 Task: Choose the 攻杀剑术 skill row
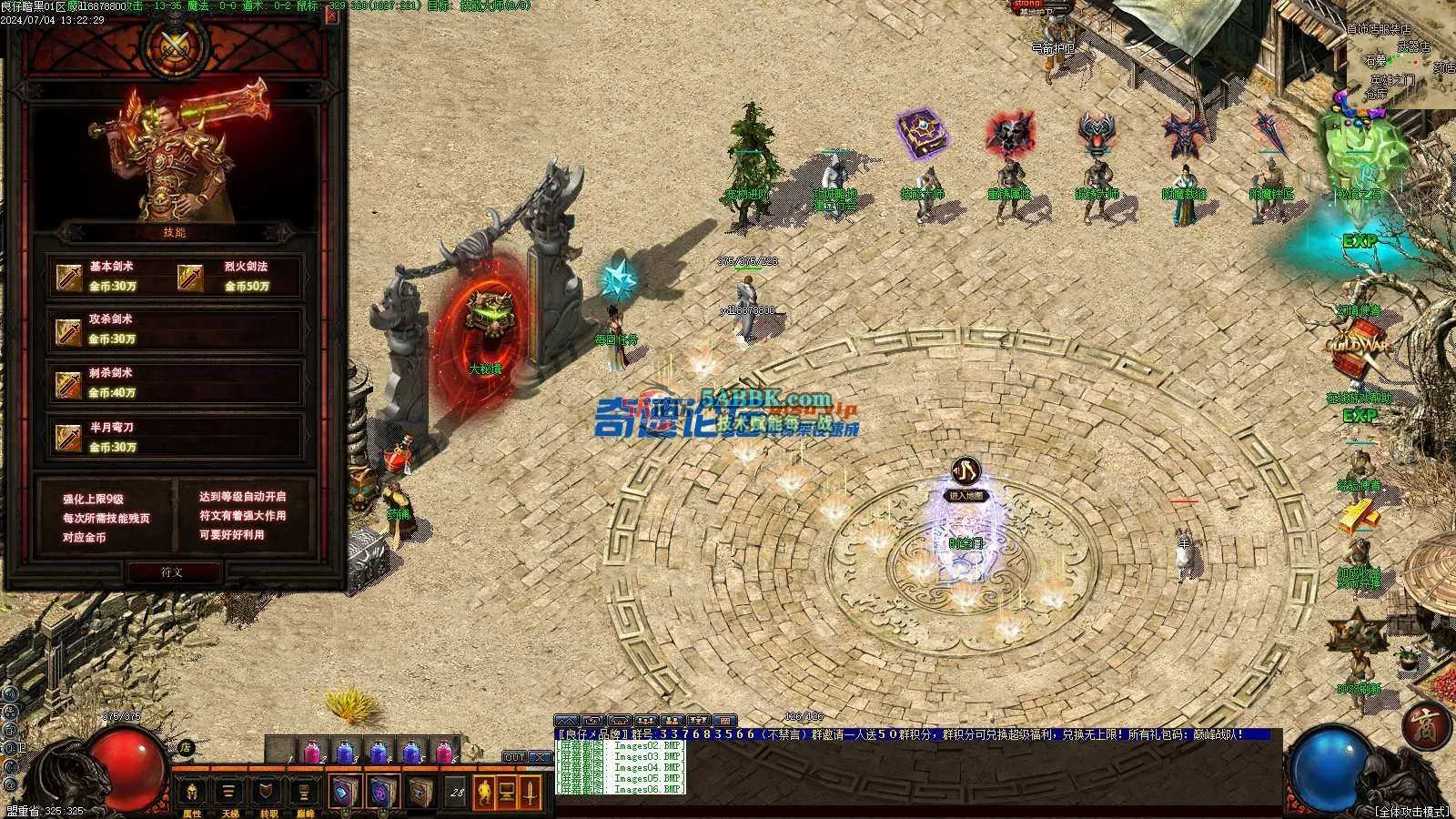pyautogui.click(x=175, y=329)
